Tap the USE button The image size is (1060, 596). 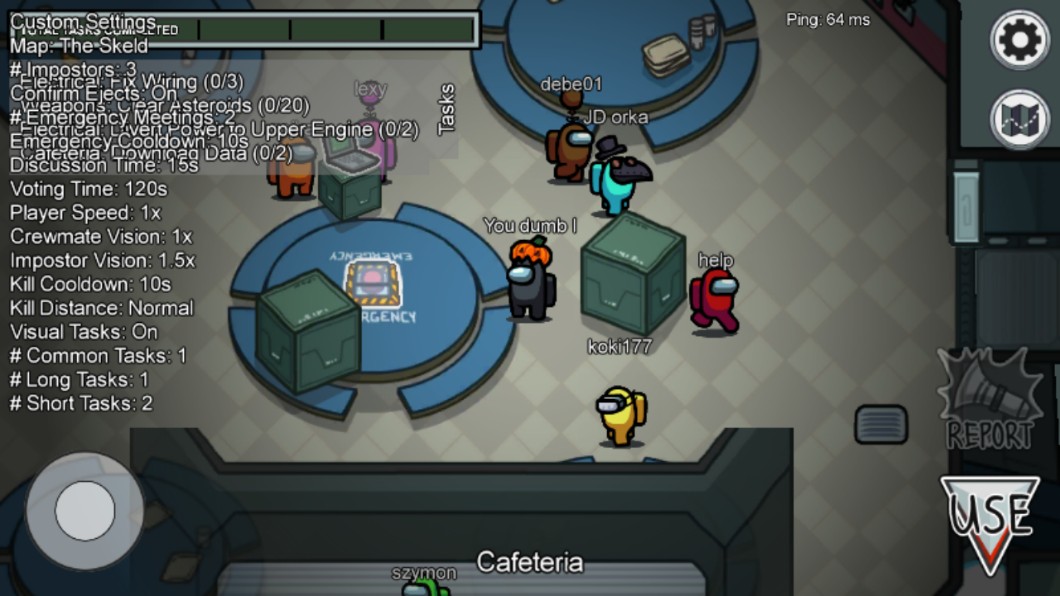[x=989, y=520]
